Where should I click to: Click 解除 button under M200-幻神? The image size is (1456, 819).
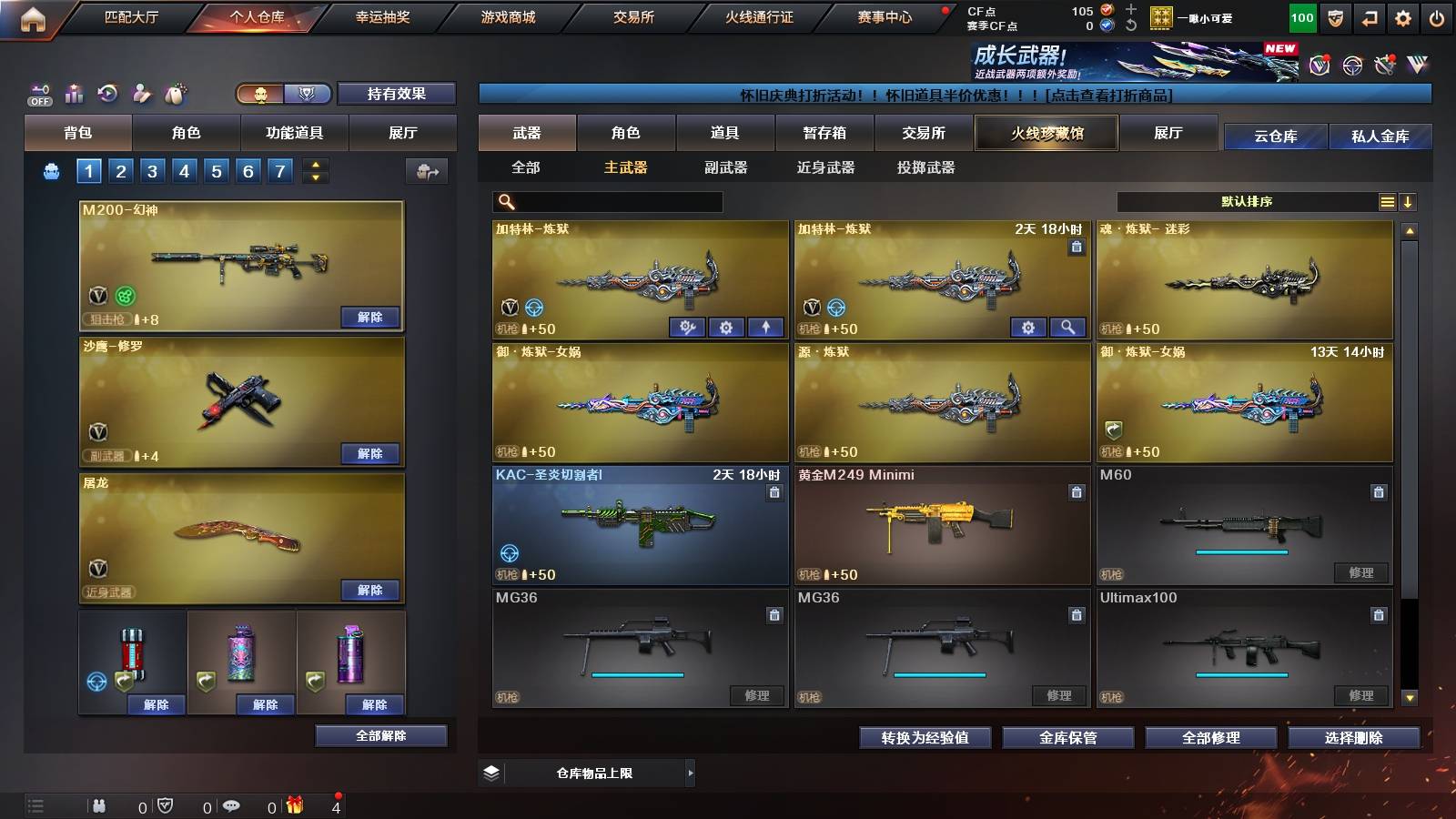click(370, 318)
